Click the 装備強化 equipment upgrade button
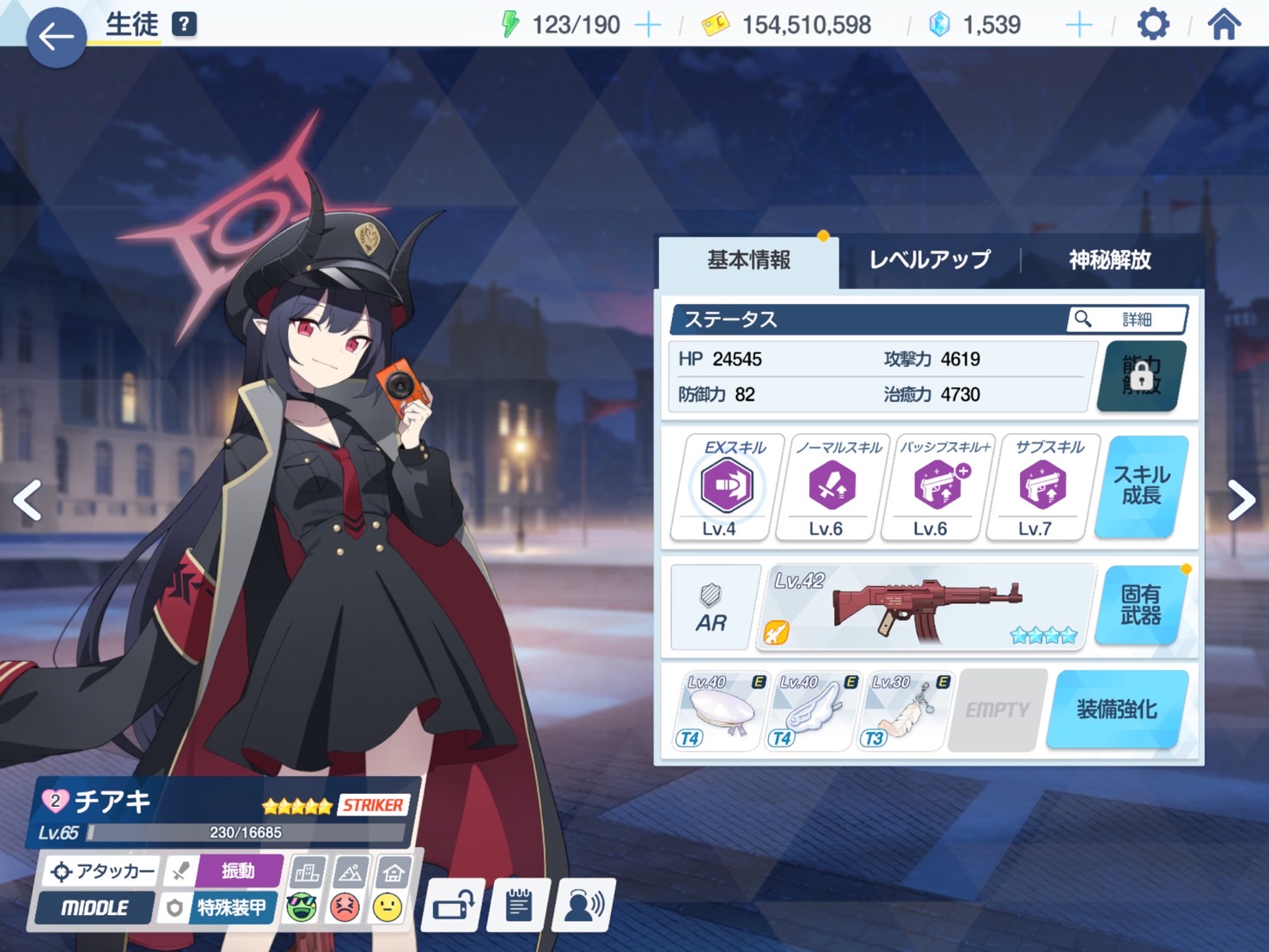The height and width of the screenshot is (952, 1269). (1116, 710)
